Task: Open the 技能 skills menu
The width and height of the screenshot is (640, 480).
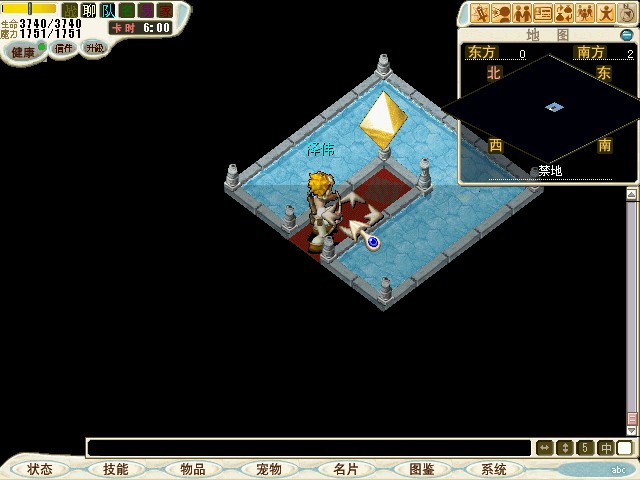Action: [115, 469]
